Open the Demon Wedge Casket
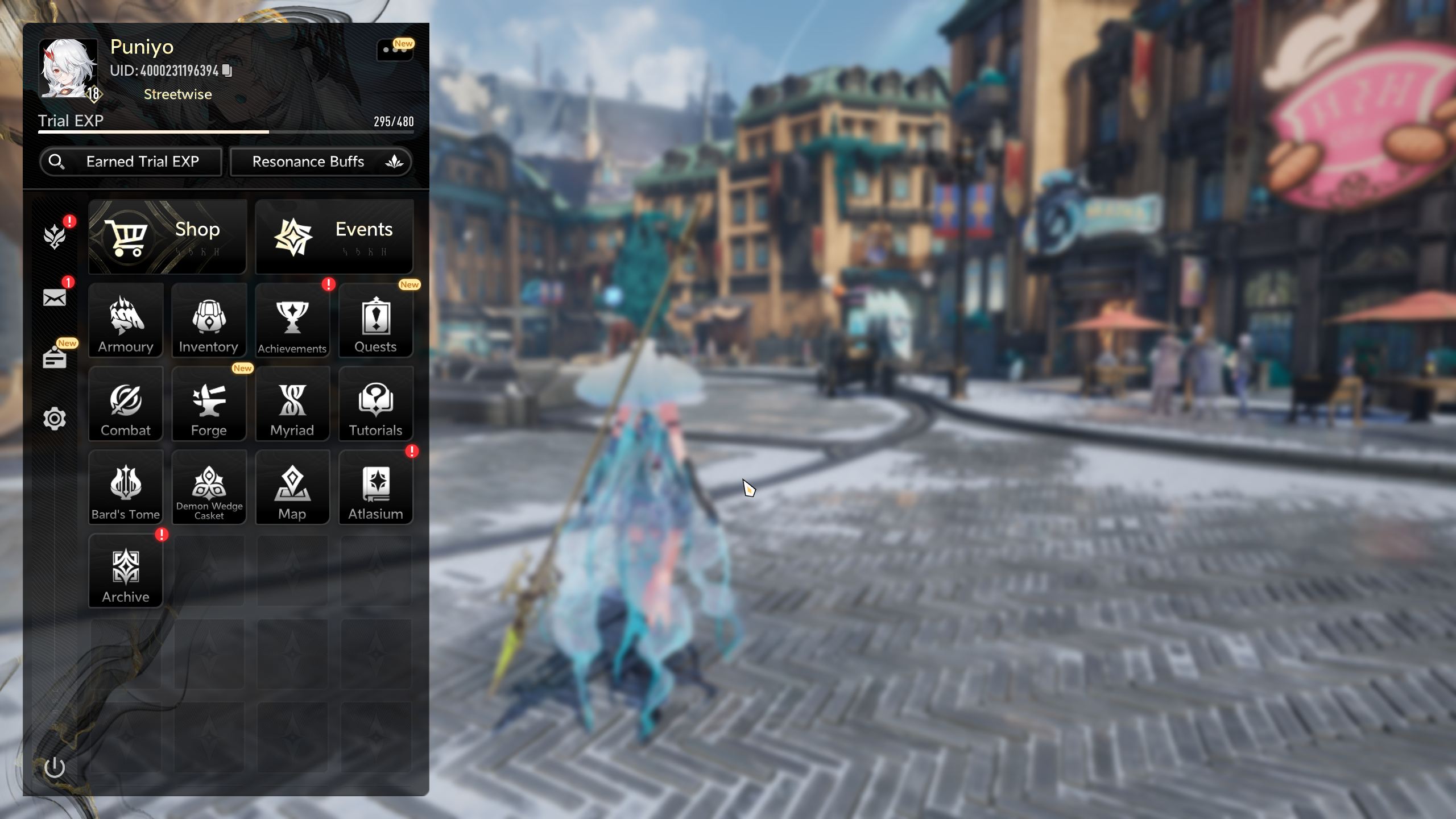This screenshot has height=819, width=1456. pyautogui.click(x=209, y=487)
